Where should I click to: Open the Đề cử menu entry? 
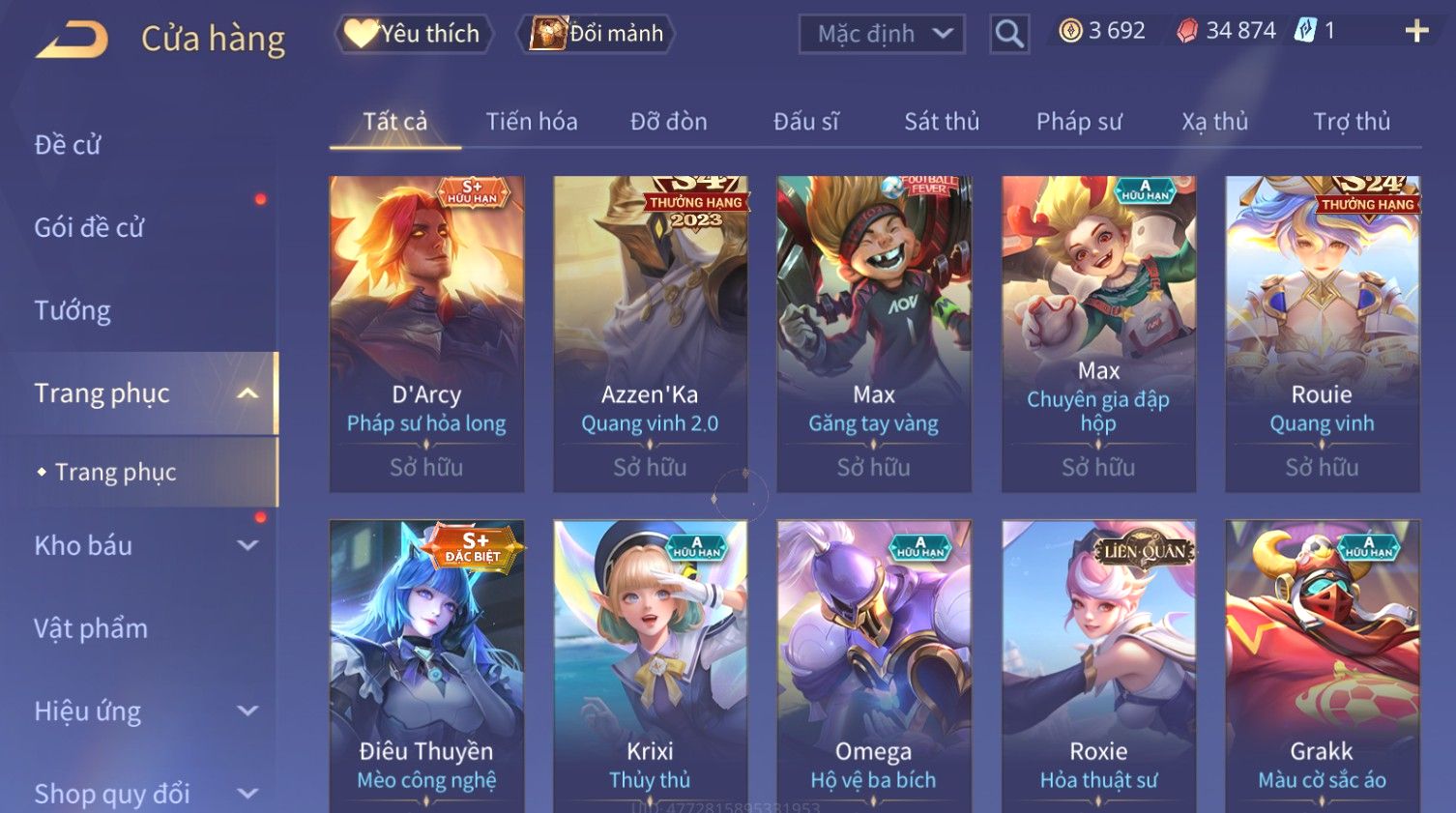68,145
